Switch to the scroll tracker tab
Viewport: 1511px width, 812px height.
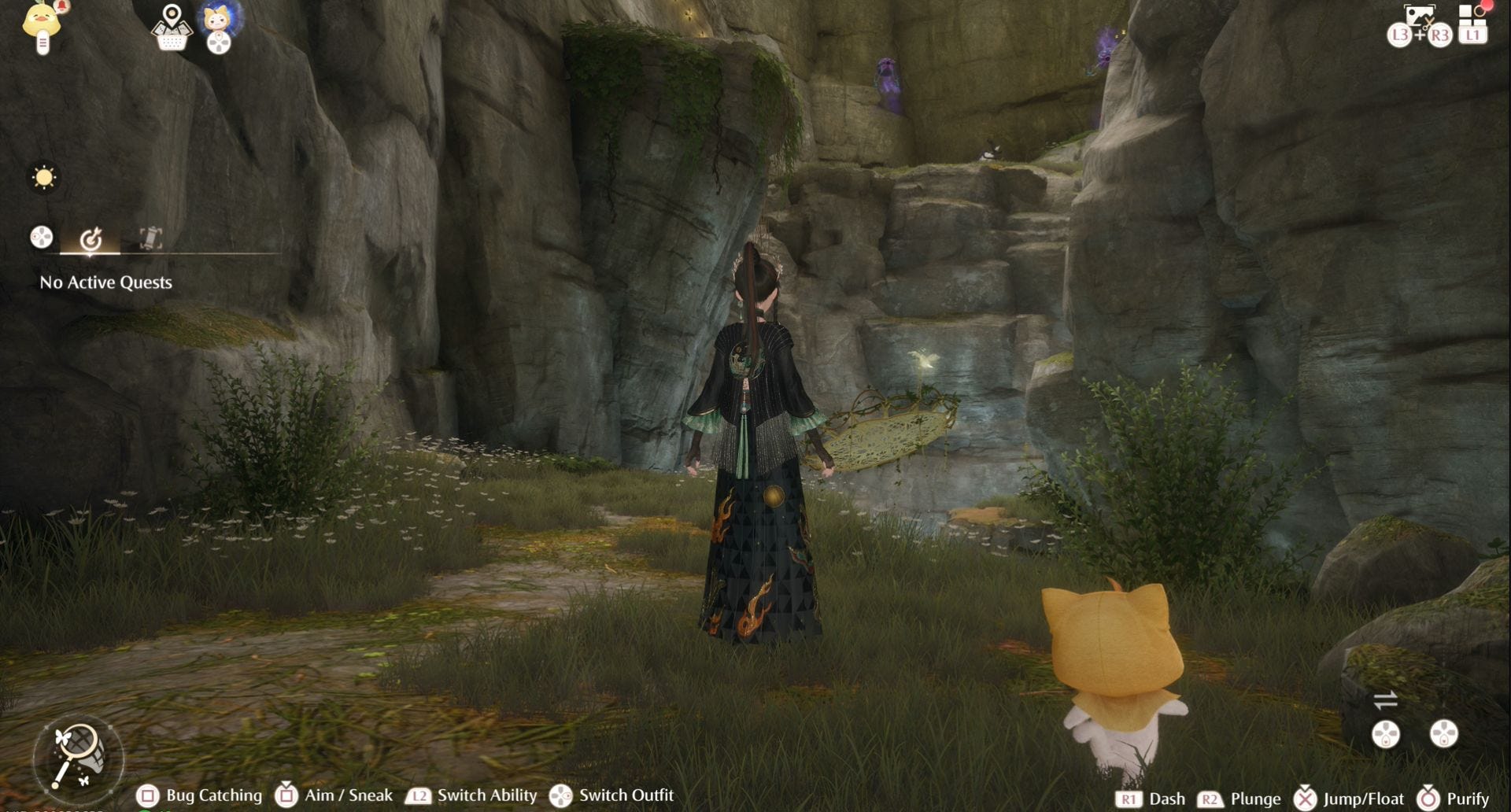[150, 238]
